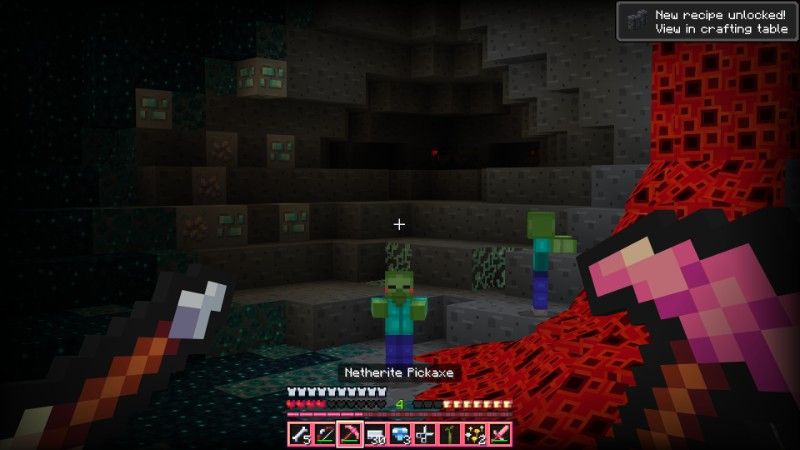Choose the Netherite Pickaxe hotbar slot

point(349,435)
